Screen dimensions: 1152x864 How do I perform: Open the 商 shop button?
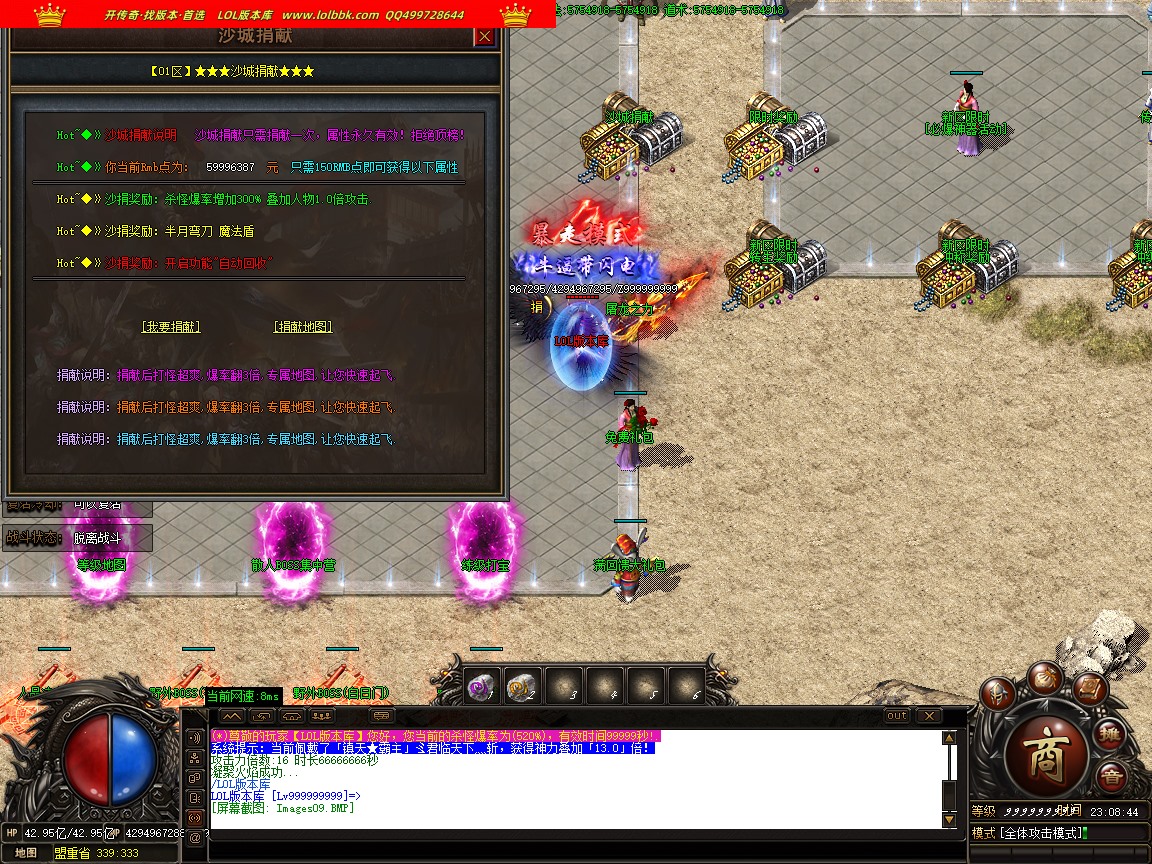click(x=1046, y=747)
